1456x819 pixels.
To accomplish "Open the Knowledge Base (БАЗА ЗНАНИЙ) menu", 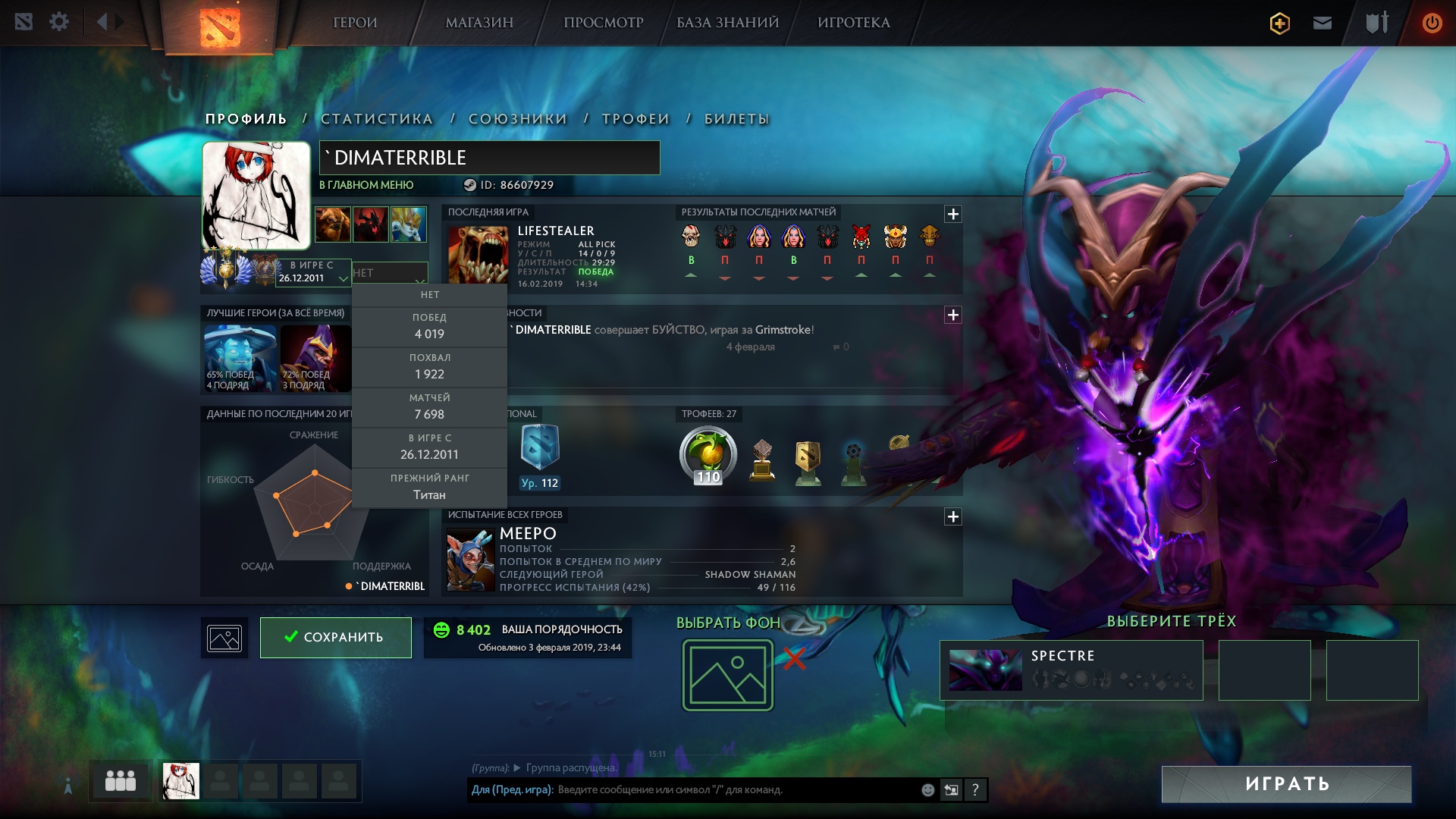I will click(x=727, y=23).
